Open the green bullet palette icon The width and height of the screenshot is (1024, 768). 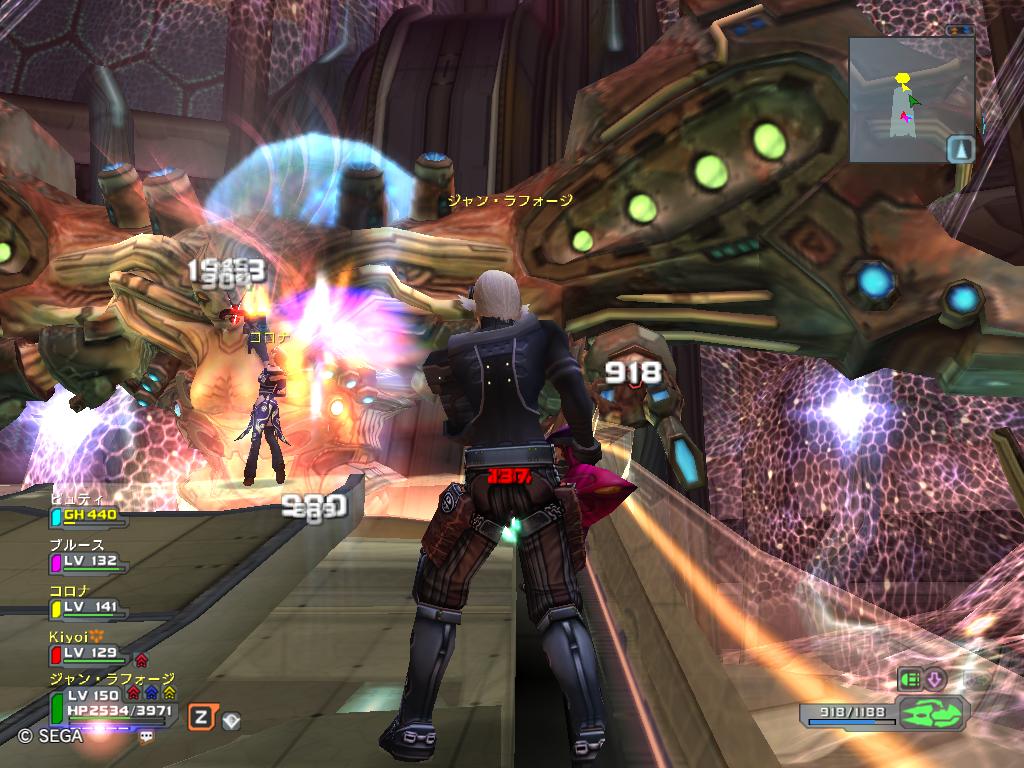click(908, 679)
